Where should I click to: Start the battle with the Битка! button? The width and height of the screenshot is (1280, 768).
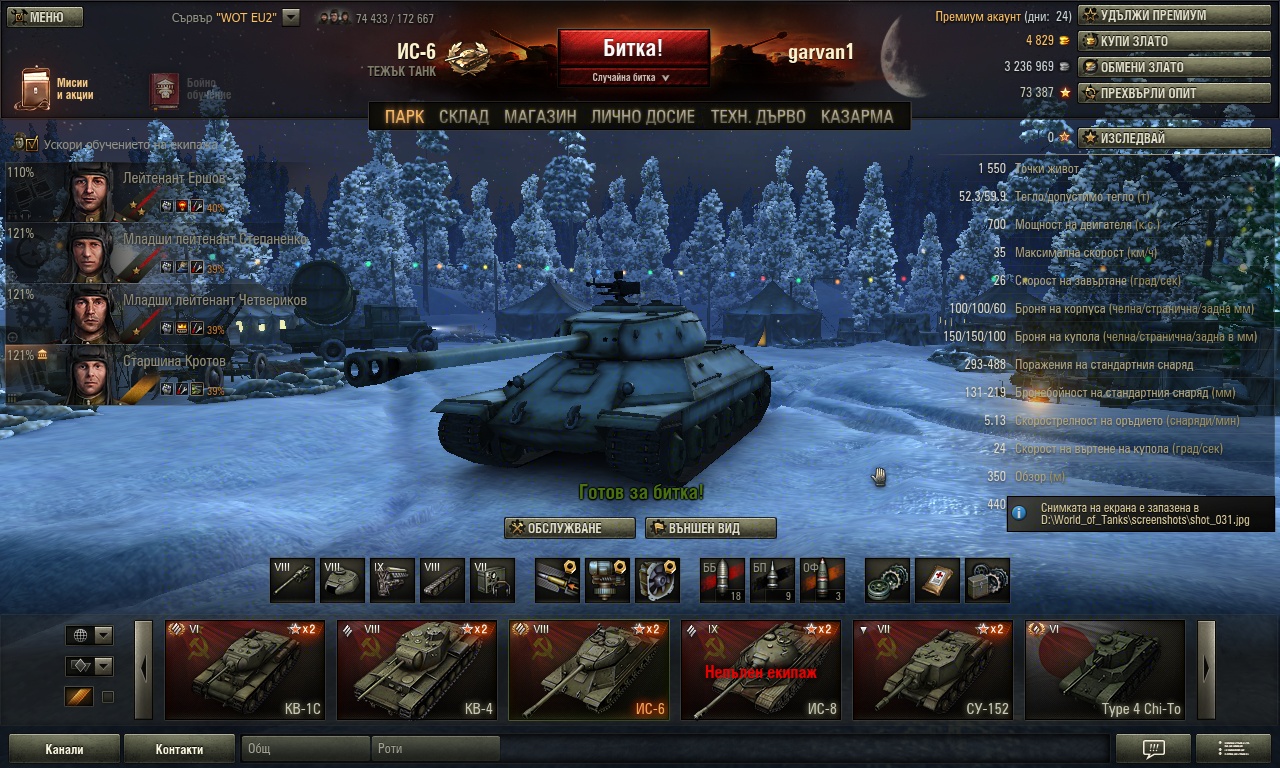click(633, 48)
